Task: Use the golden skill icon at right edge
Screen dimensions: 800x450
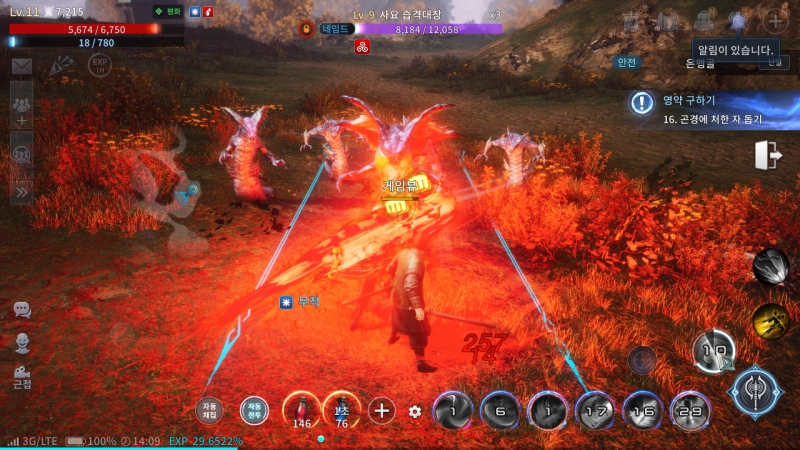Action: pyautogui.click(x=770, y=320)
